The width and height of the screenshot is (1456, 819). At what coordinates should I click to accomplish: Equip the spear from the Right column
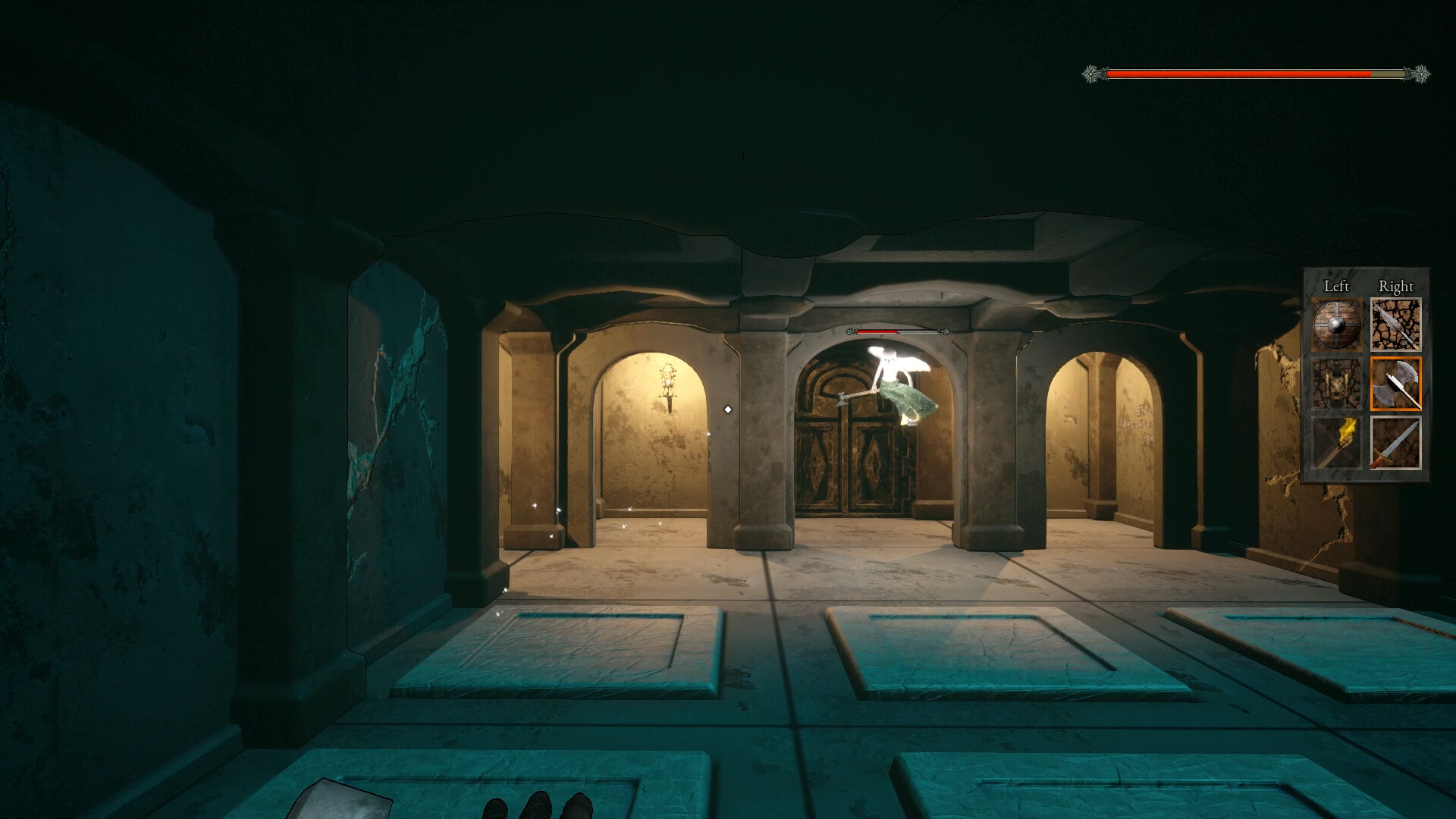[x=1397, y=325]
